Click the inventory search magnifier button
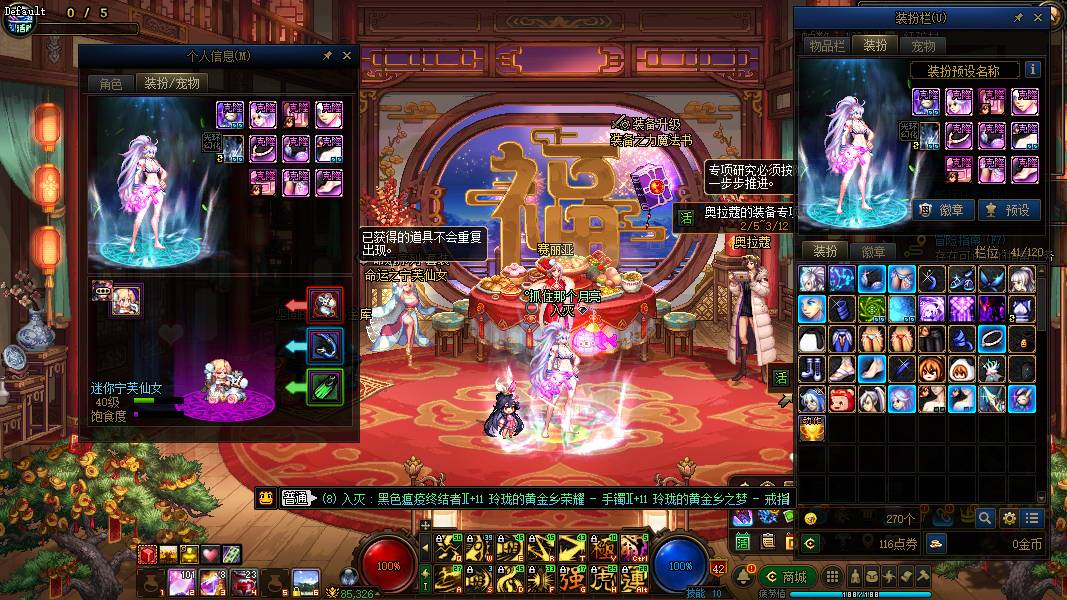 [x=985, y=518]
